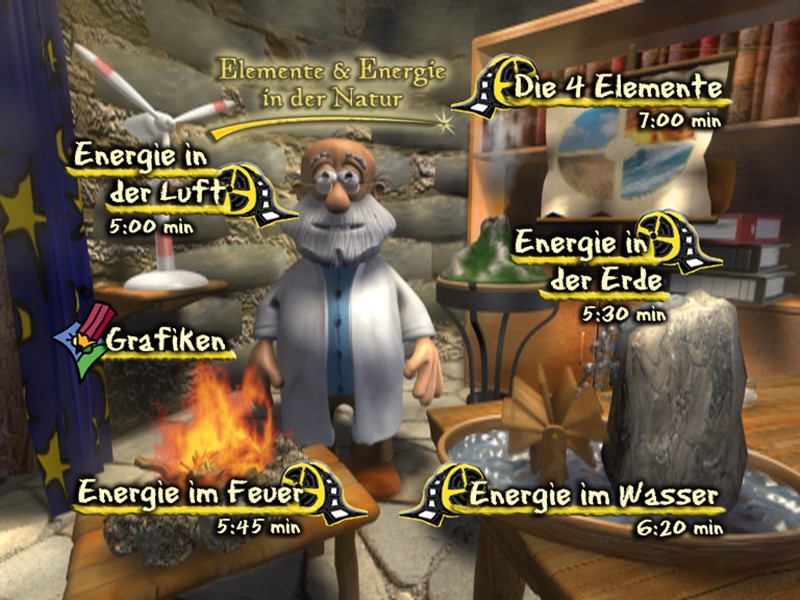The width and height of the screenshot is (800, 600).
Task: Click the film reel beside "Die 4 Elemente"
Action: [490, 87]
